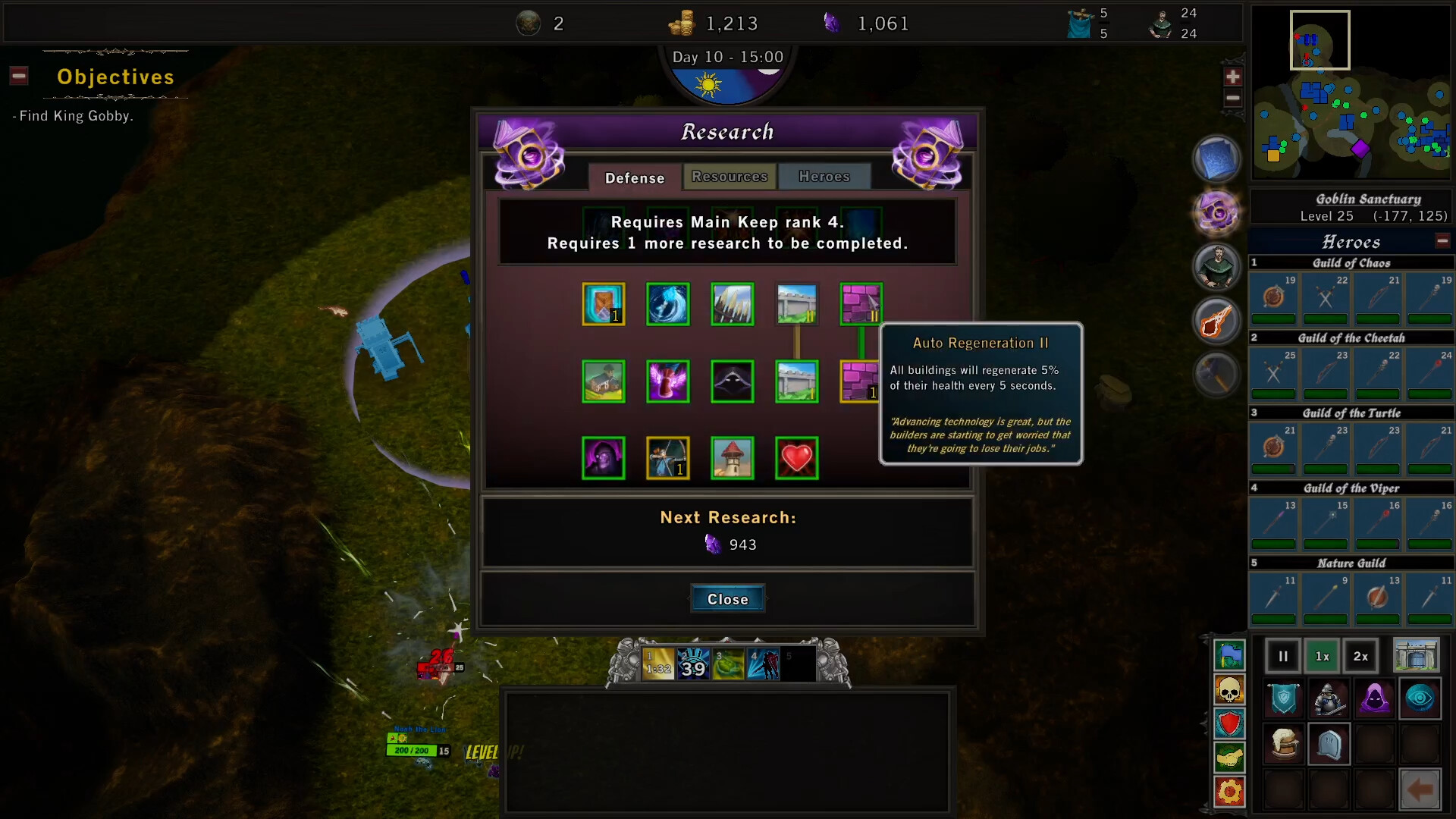Pause the game with the II button
This screenshot has height=819, width=1456.
pos(1282,656)
